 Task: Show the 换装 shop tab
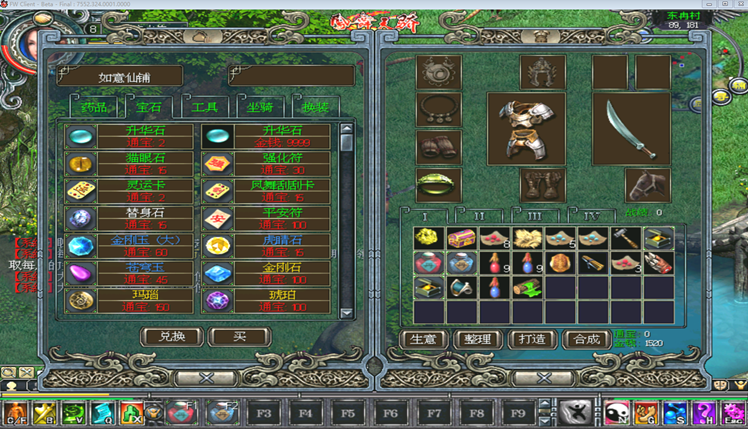pos(315,107)
